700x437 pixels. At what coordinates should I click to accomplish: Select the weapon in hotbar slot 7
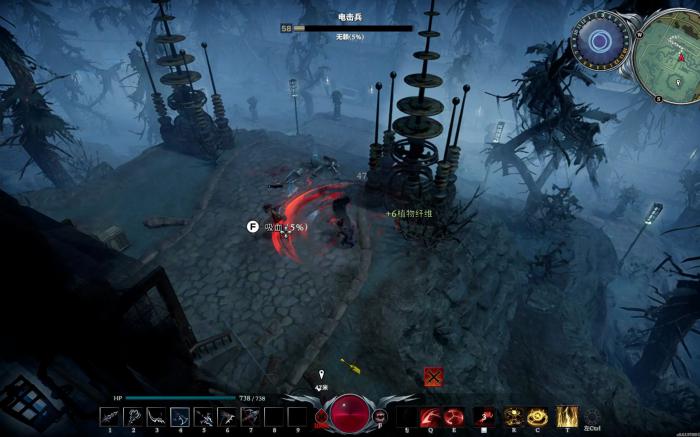249,416
